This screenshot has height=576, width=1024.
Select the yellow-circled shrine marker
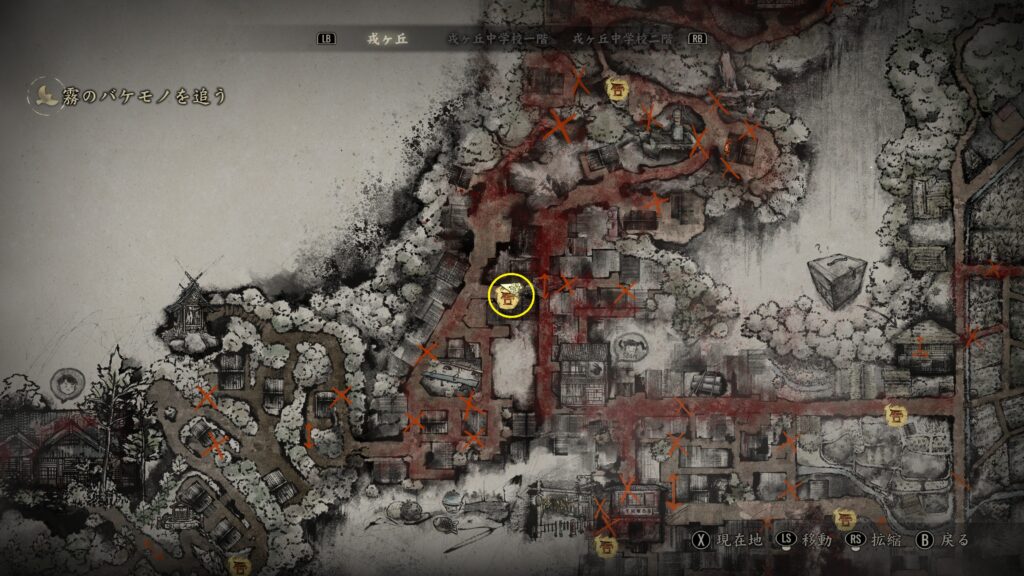click(511, 294)
